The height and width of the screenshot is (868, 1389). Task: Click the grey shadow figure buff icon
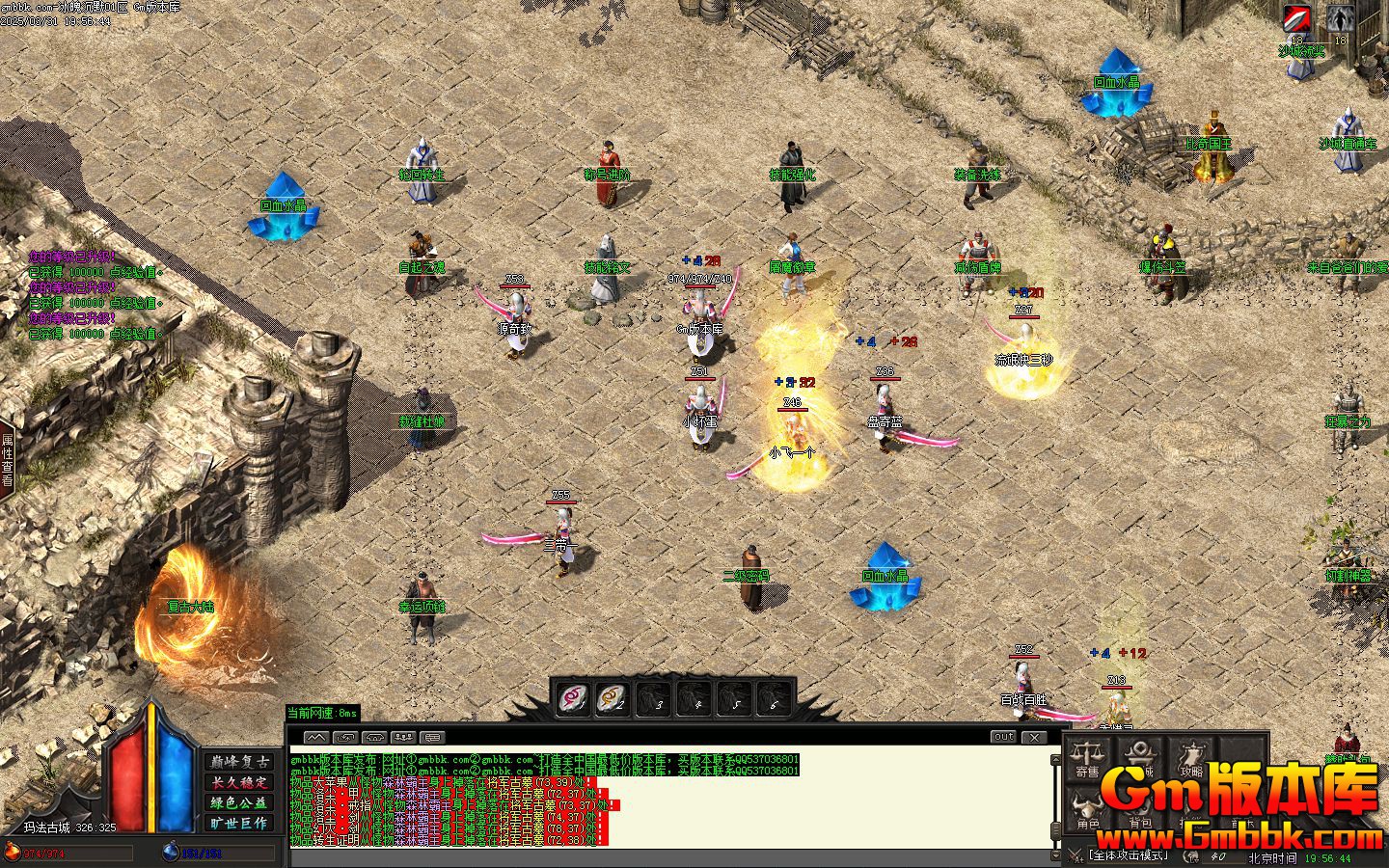pyautogui.click(x=1340, y=18)
